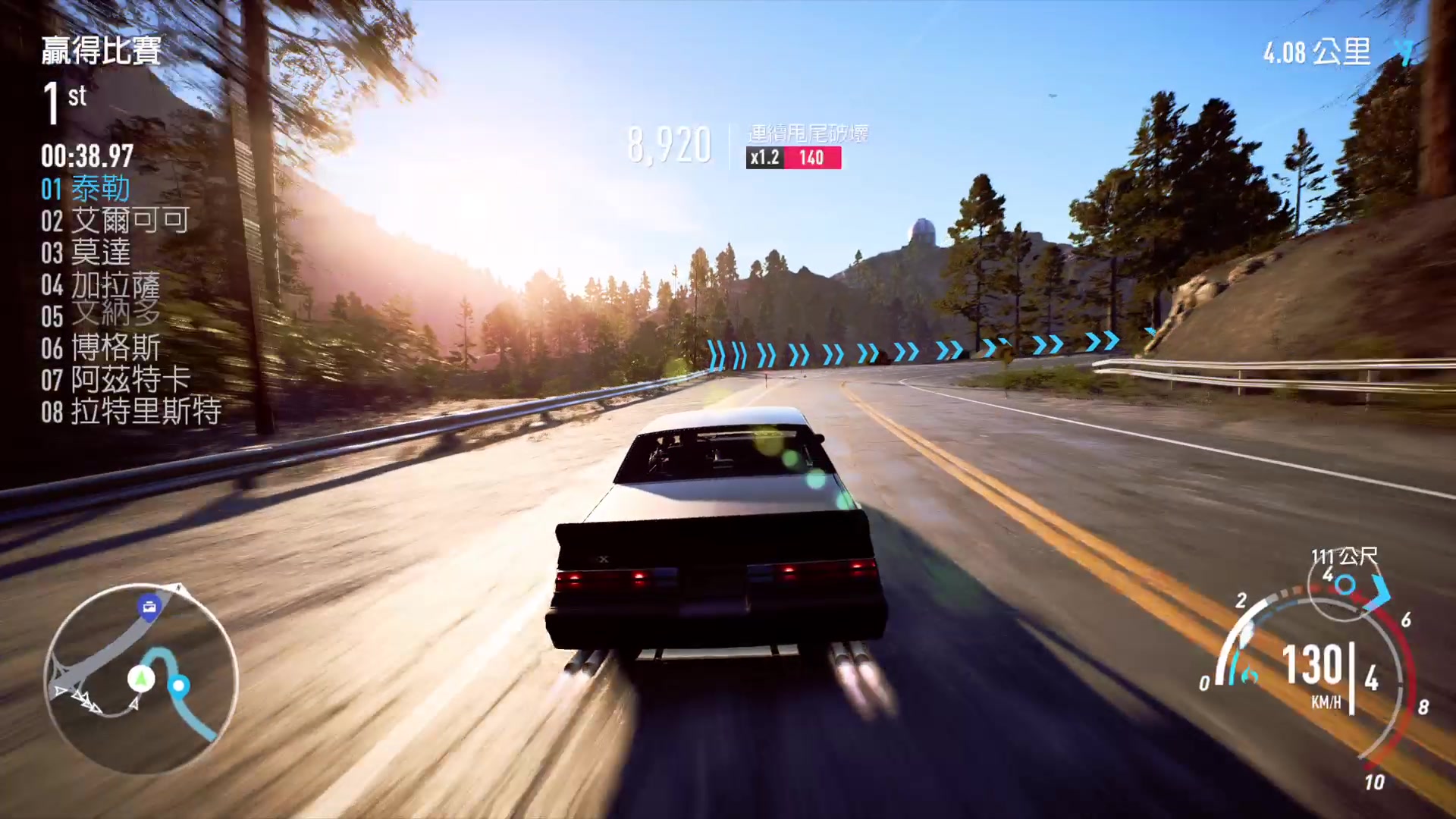Image resolution: width=1456 pixels, height=819 pixels.
Task: Select the blue checkpoint dot on minimap
Action: [179, 686]
